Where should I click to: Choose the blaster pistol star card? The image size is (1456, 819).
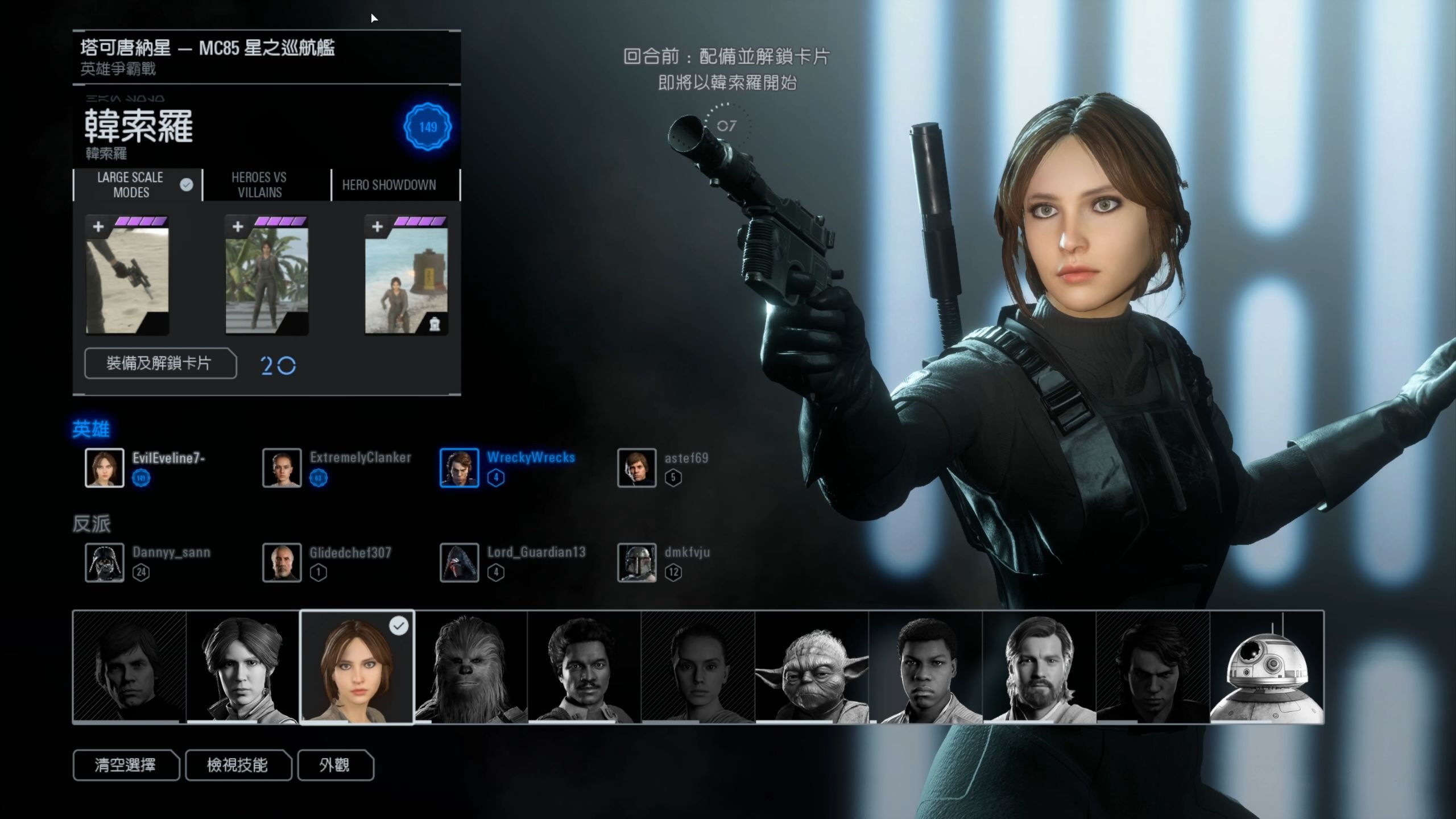(x=127, y=276)
